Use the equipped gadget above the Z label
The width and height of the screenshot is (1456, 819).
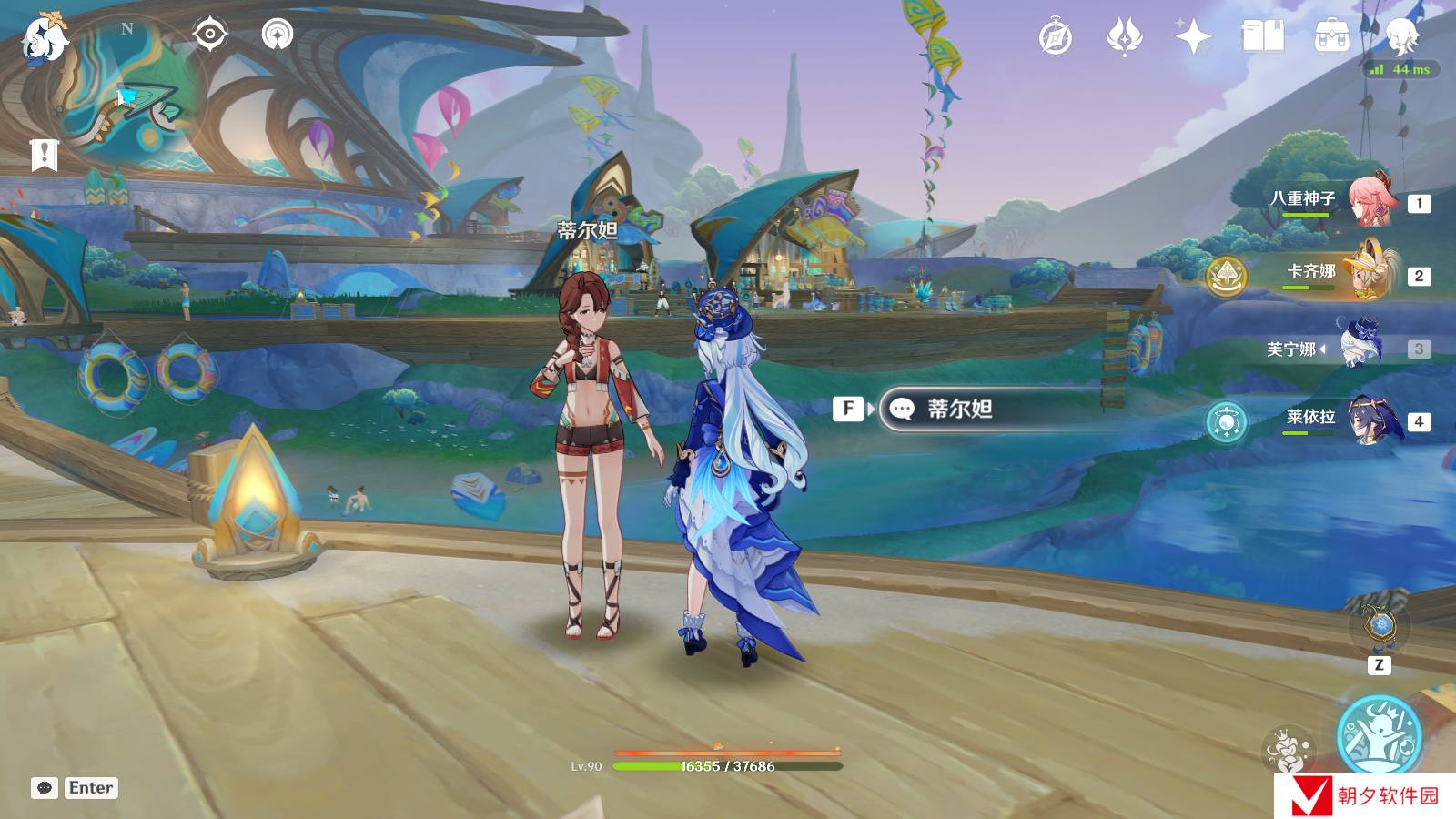coord(1380,625)
